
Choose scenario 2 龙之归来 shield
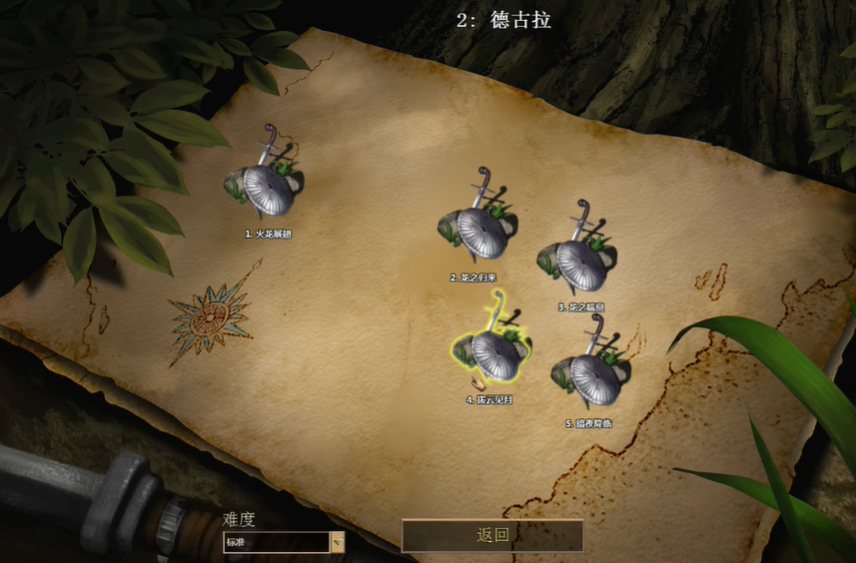[x=480, y=232]
